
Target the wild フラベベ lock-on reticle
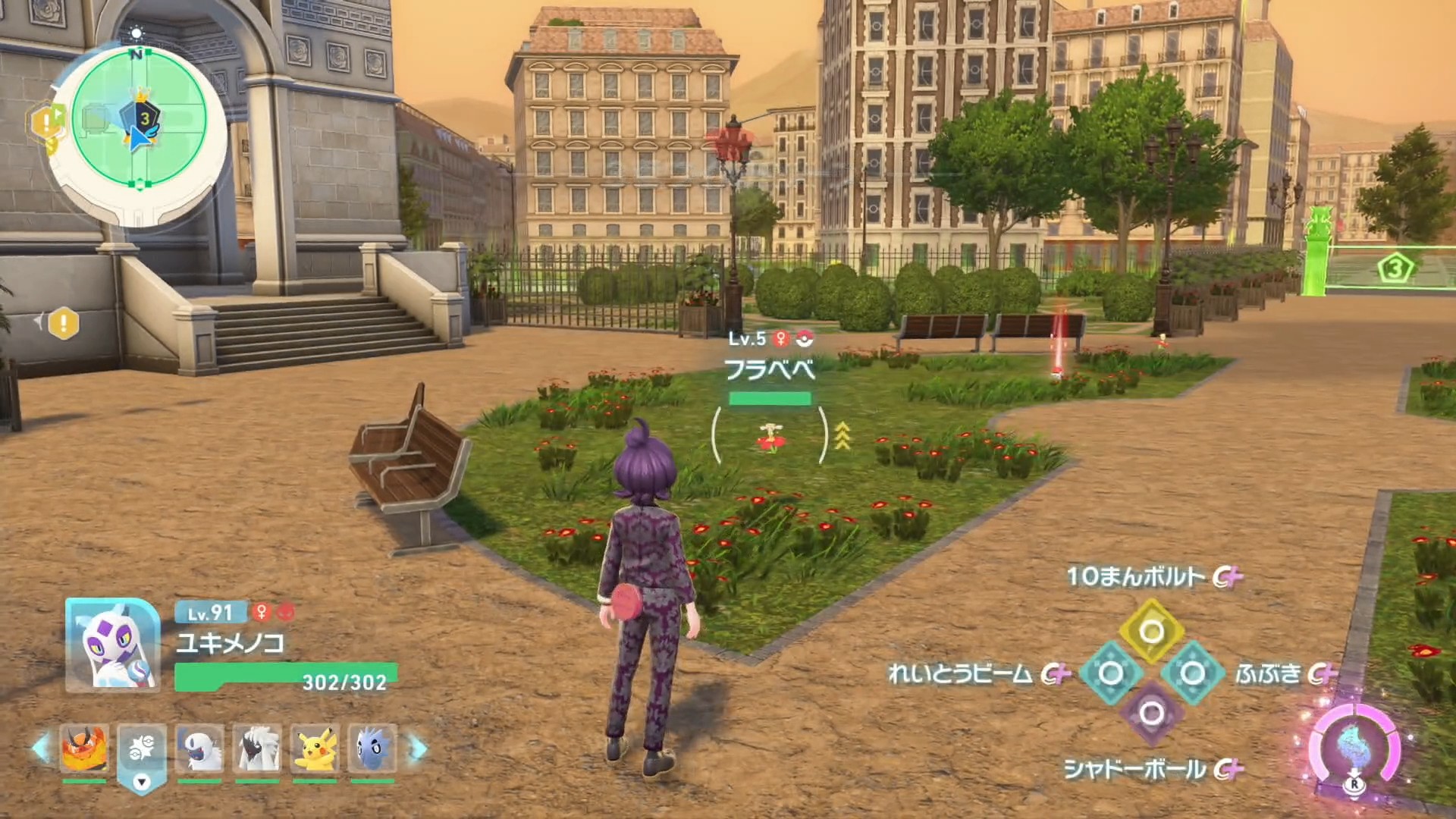(x=769, y=437)
